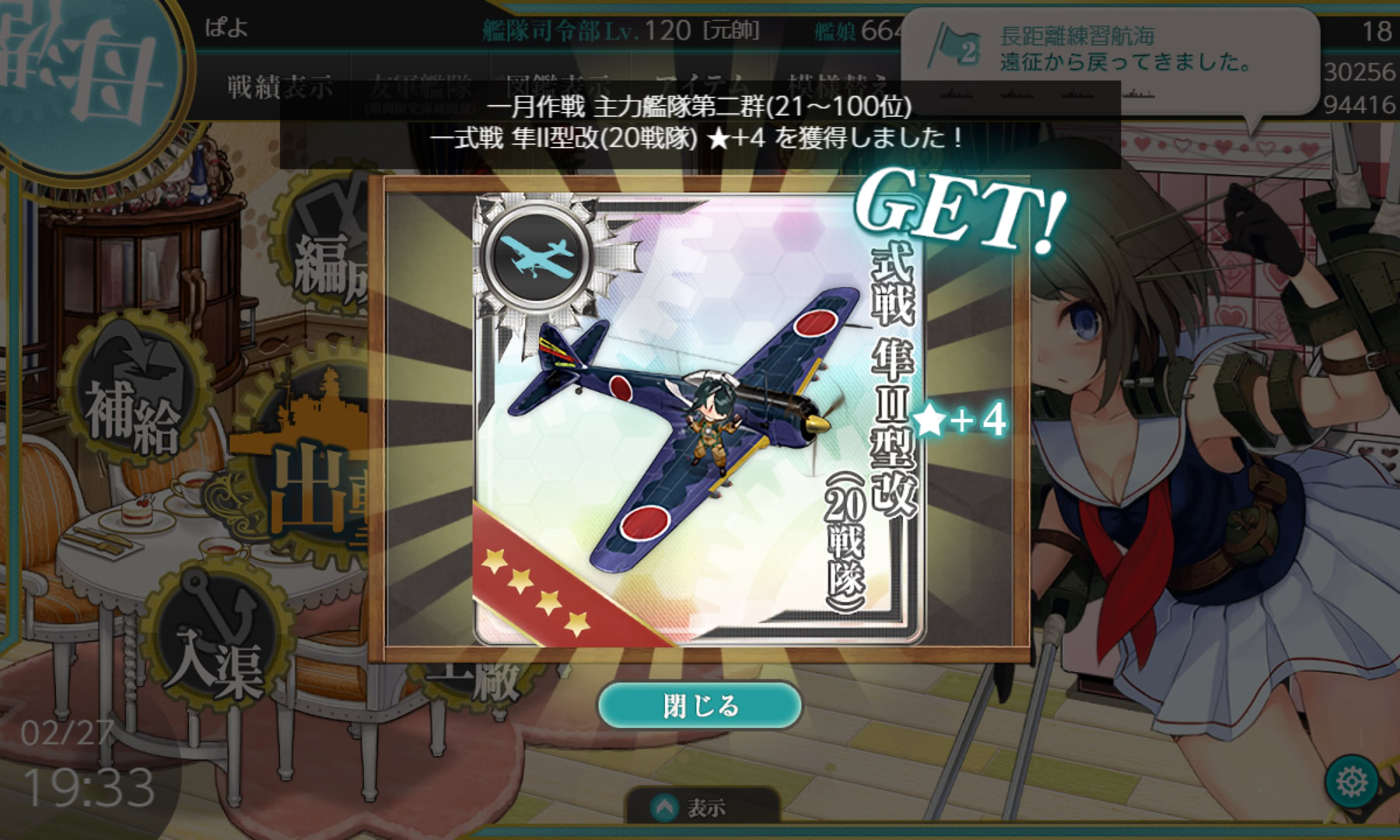Click the expedition return notification flag

click(955, 48)
